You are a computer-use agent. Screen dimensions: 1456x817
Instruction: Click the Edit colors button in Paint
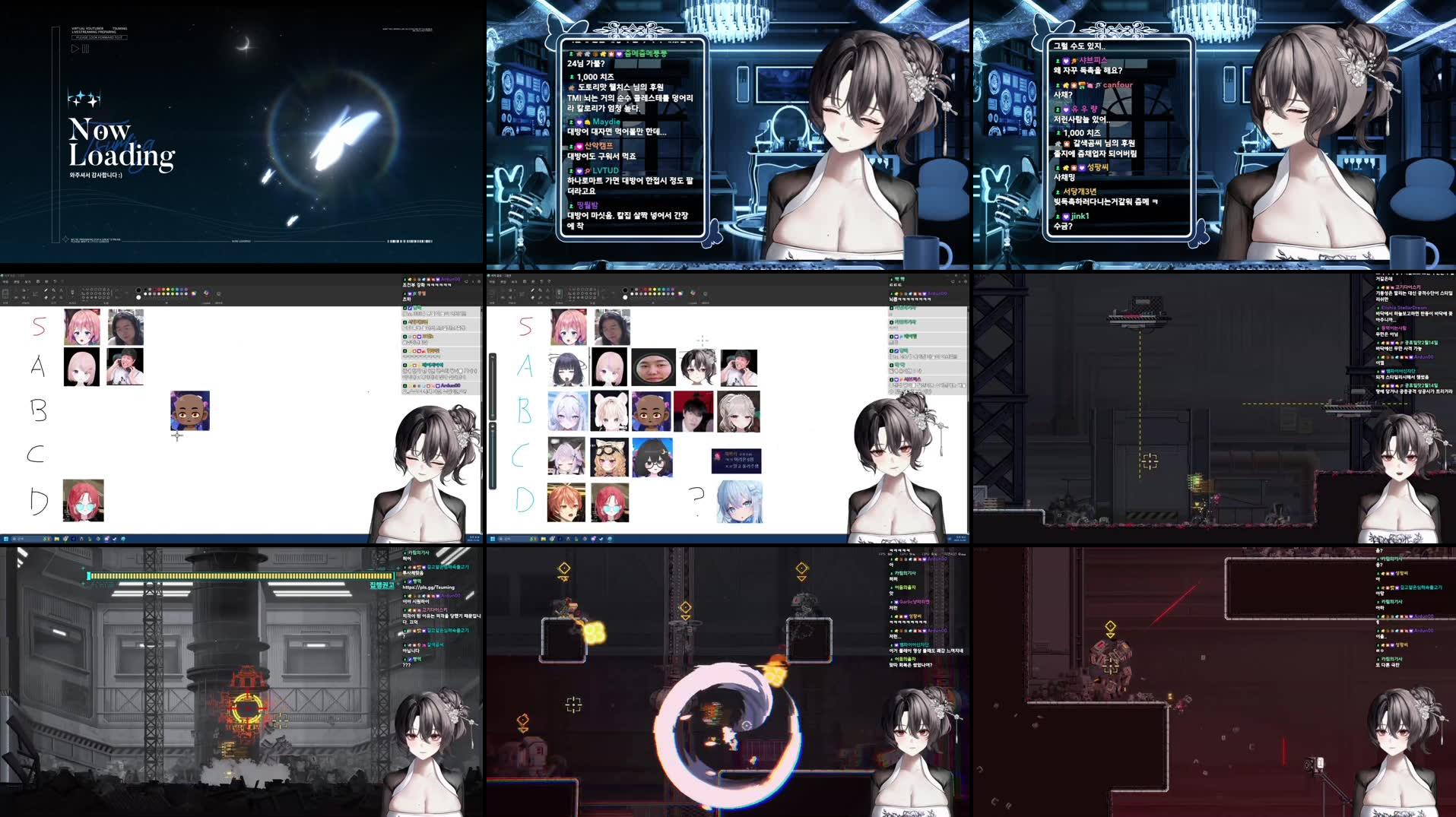click(x=193, y=293)
